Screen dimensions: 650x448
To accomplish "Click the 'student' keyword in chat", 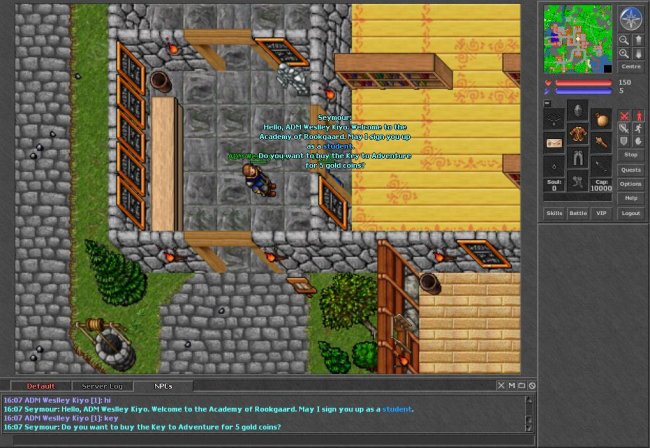I will tap(398, 408).
